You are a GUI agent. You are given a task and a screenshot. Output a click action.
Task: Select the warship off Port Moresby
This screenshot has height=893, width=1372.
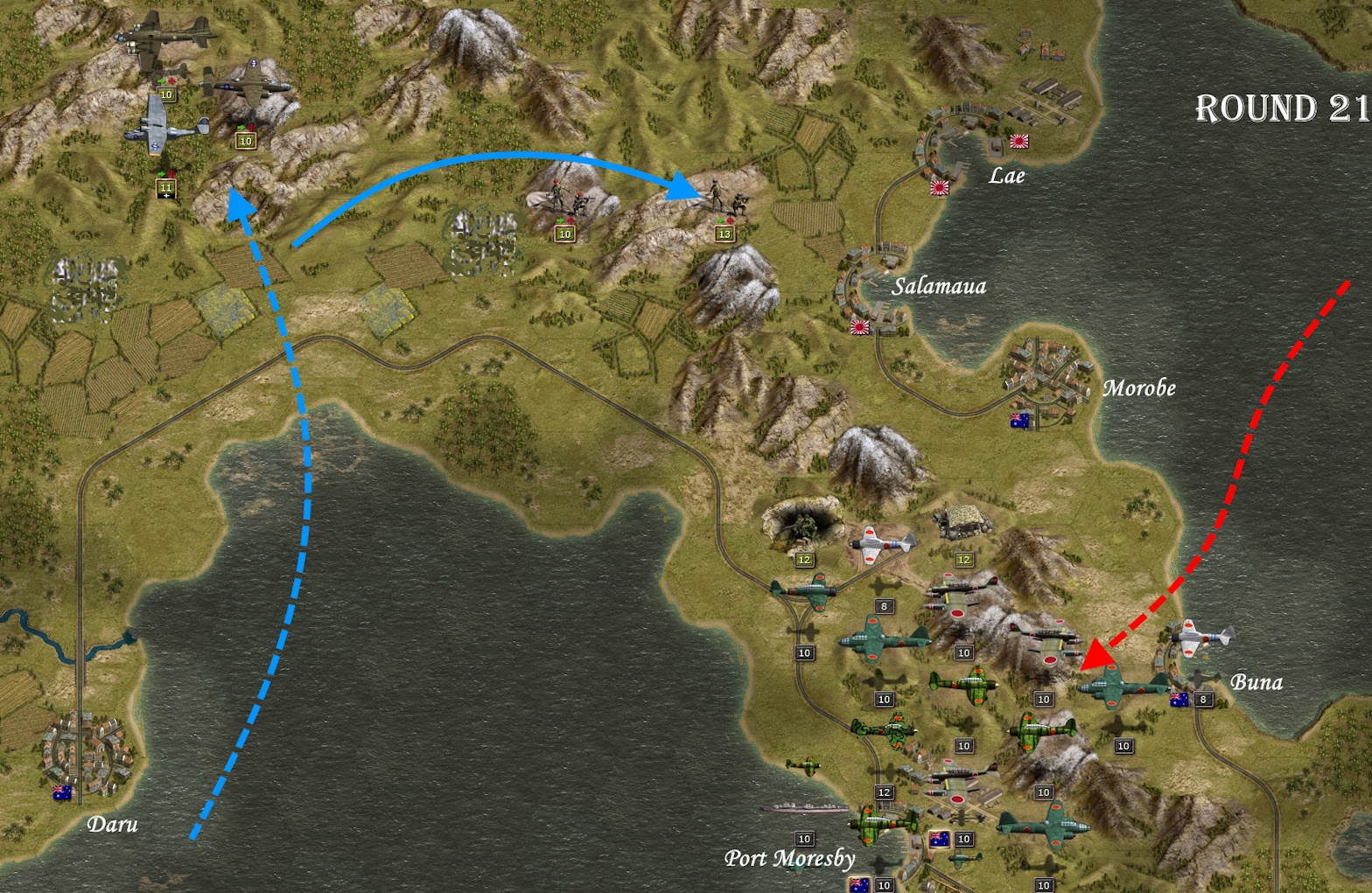tap(804, 808)
